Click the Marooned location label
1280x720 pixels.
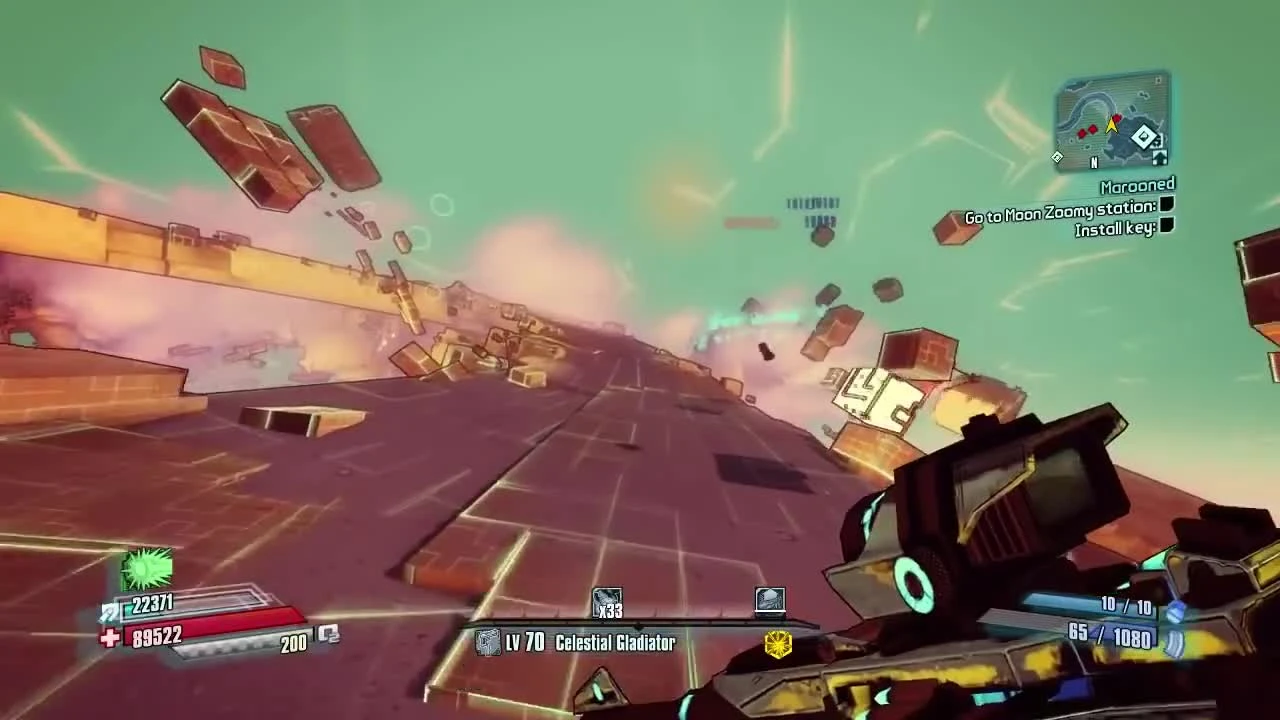pyautogui.click(x=1136, y=184)
